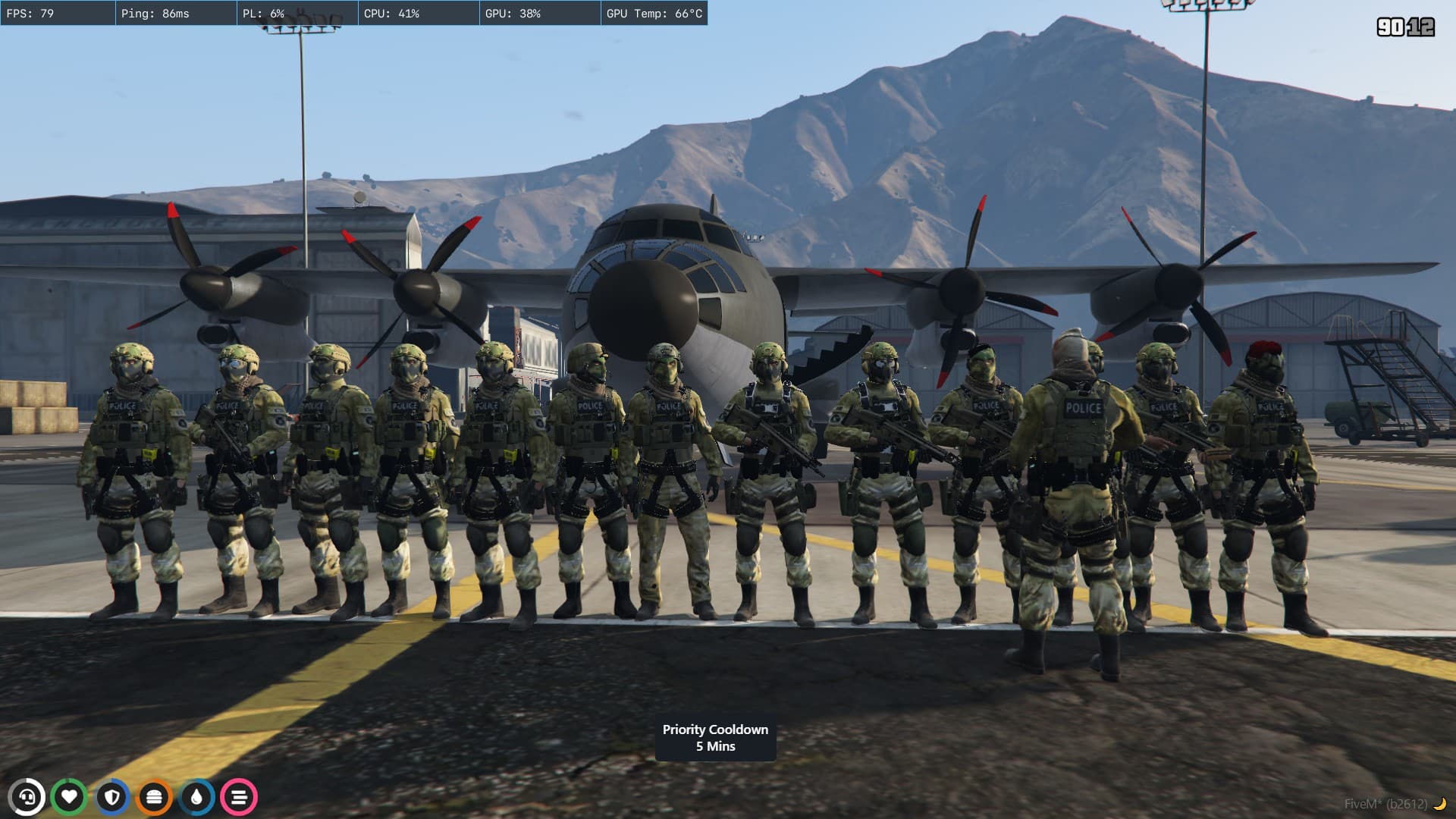Select the orange burger hunger icon
The image size is (1456, 819).
pyautogui.click(x=154, y=797)
